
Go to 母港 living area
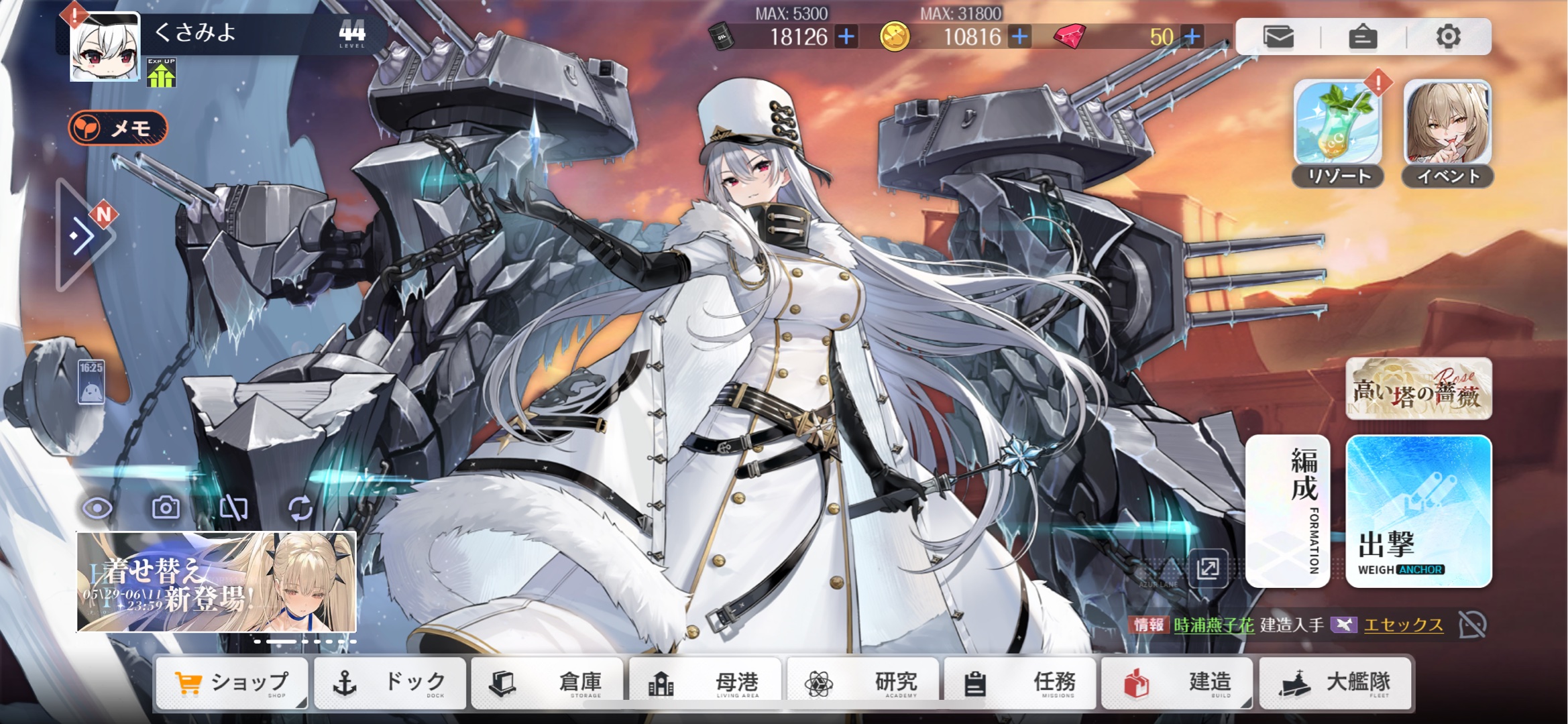pos(705,683)
